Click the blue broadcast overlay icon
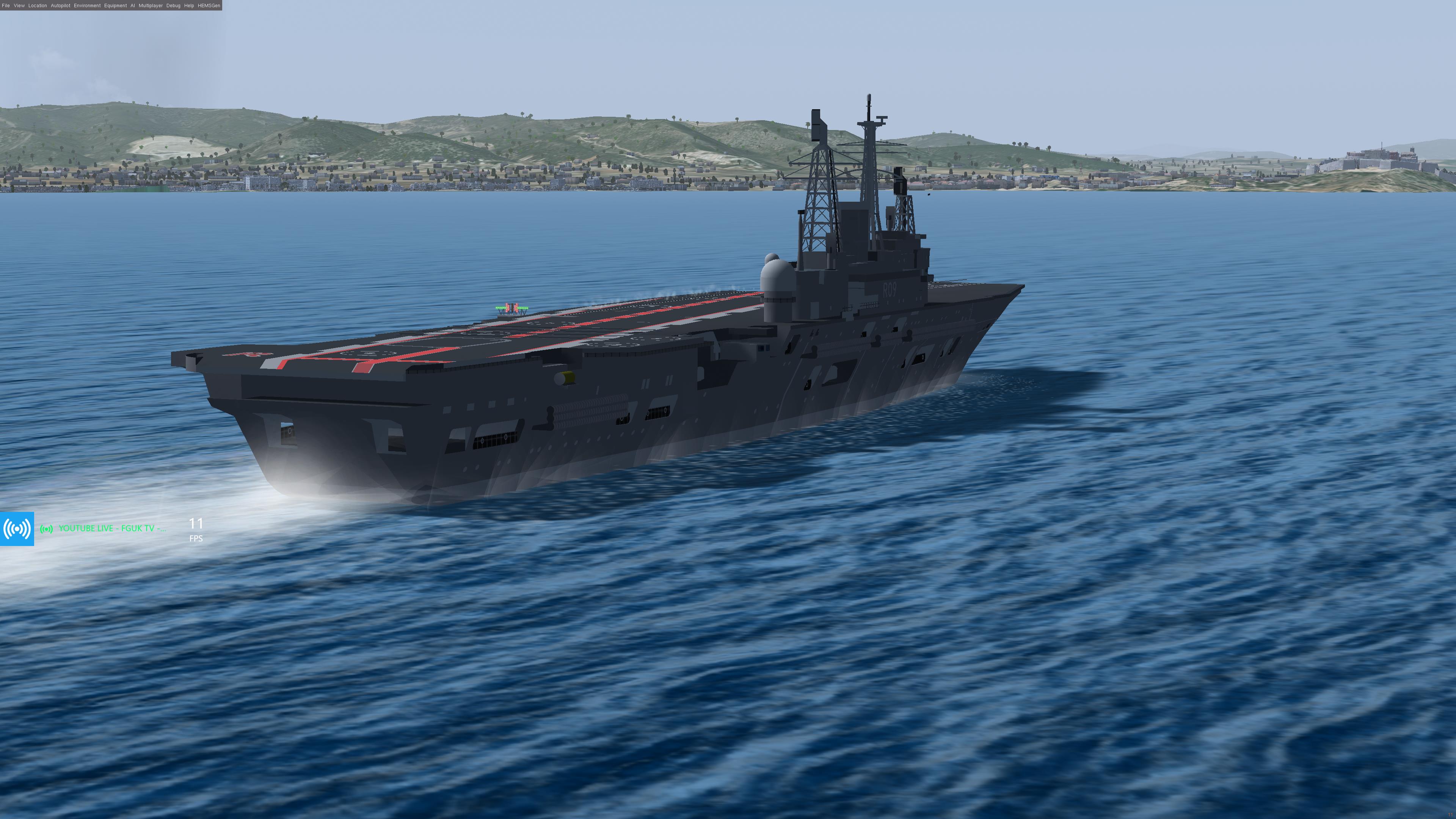 [x=17, y=529]
